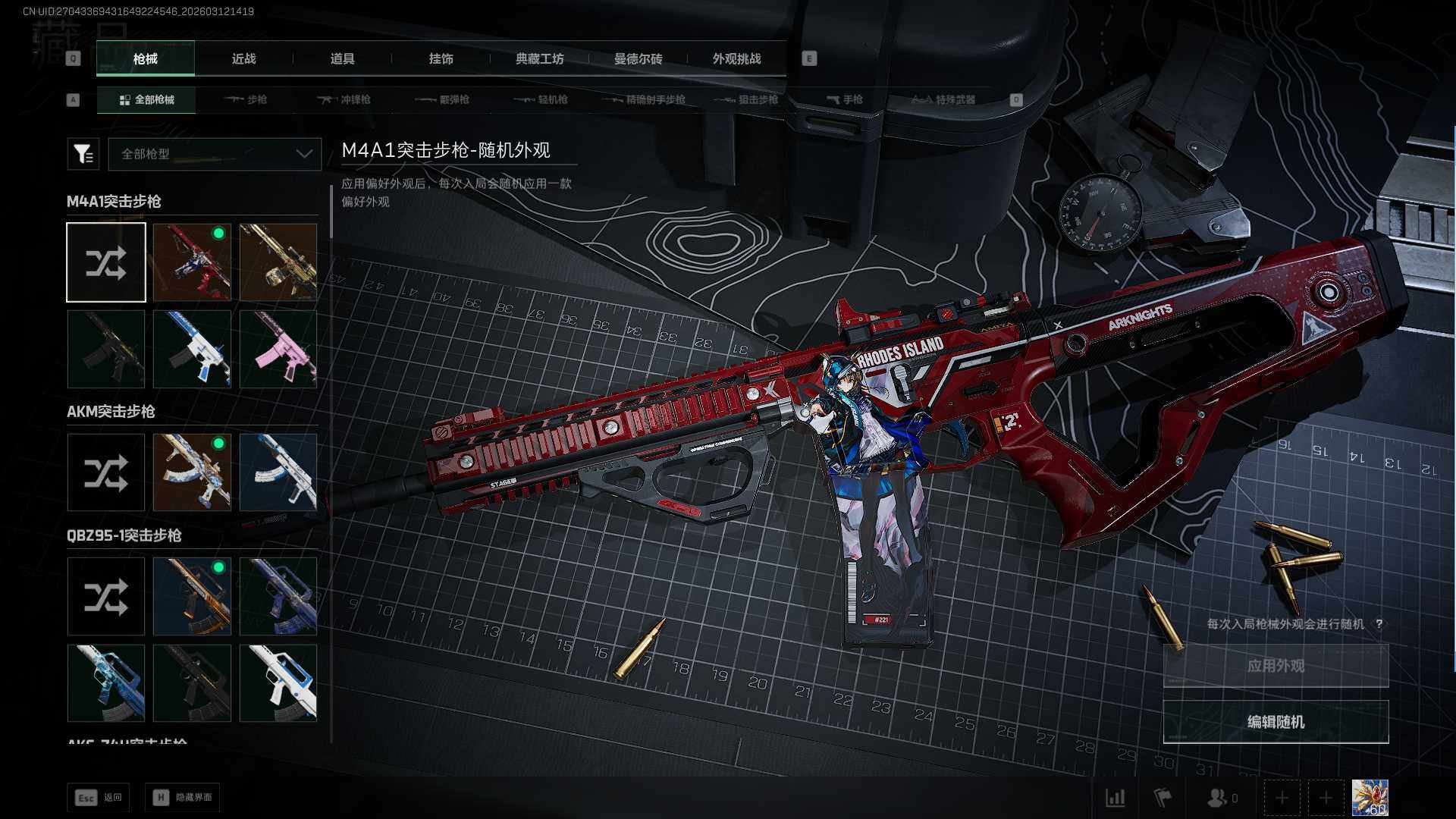Open the 道具 items tab
This screenshot has width=1456, height=819.
pyautogui.click(x=342, y=59)
